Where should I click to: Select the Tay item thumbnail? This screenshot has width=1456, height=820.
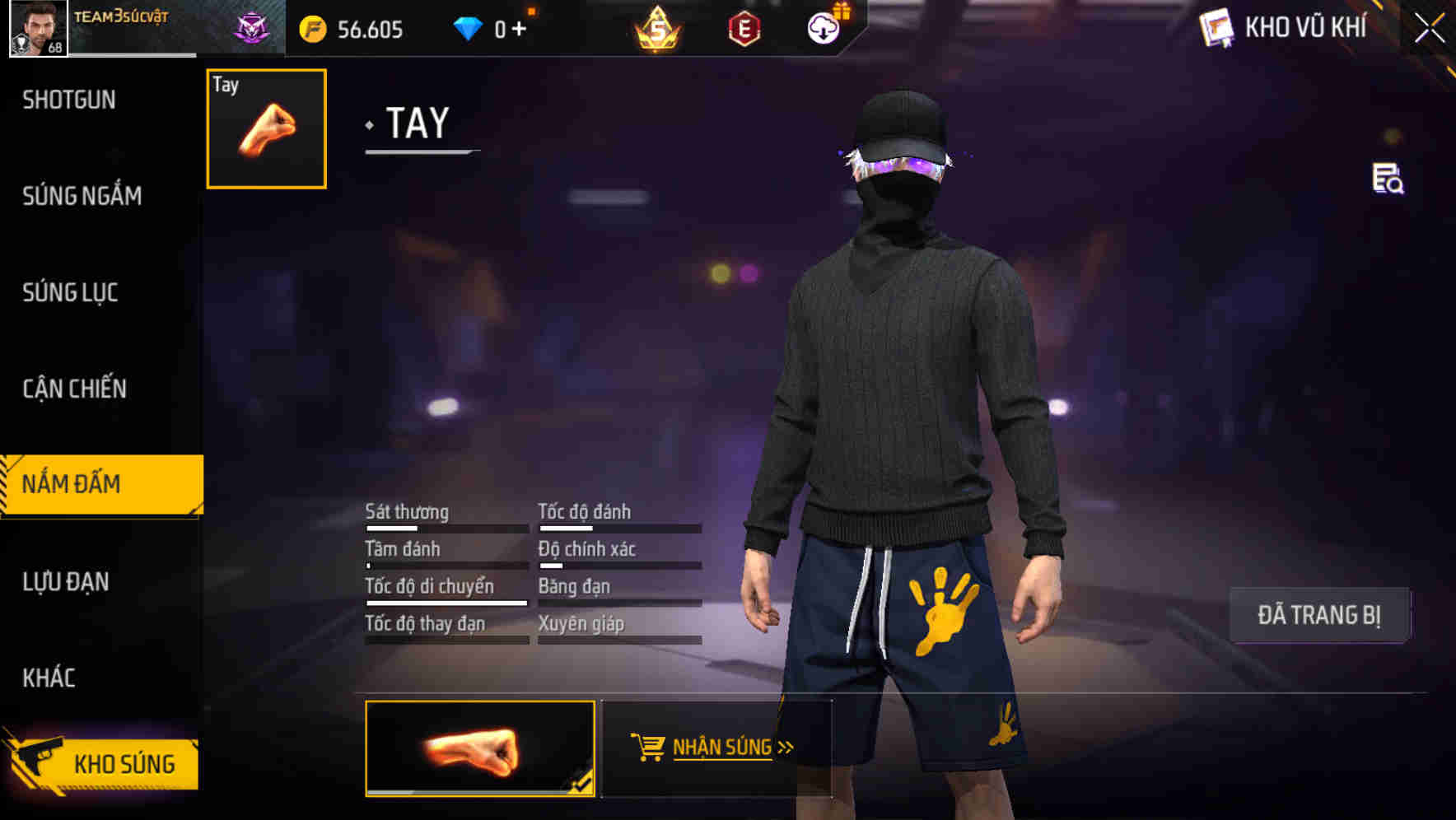265,129
